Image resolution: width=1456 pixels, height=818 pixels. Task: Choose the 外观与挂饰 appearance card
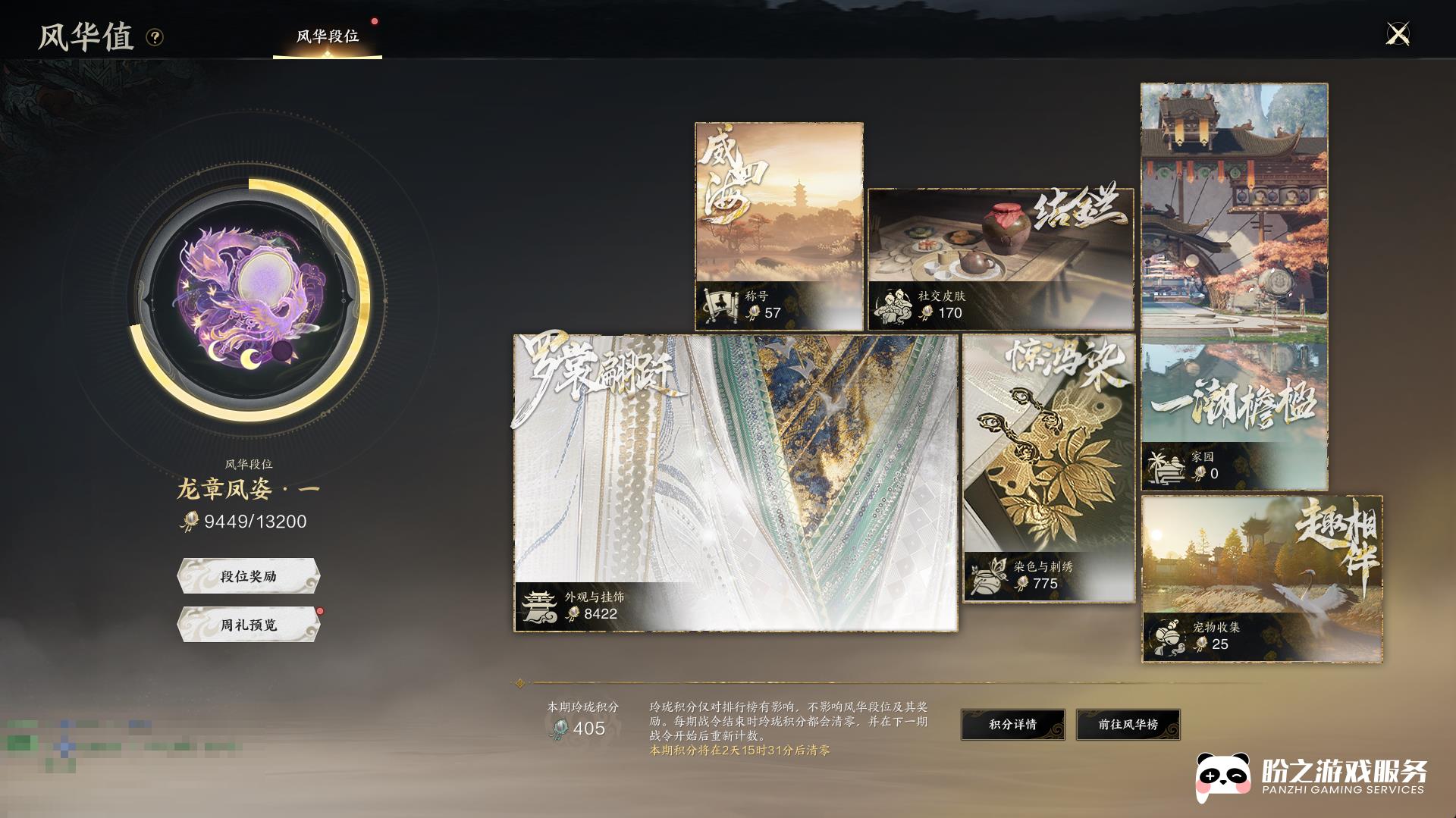coord(735,483)
